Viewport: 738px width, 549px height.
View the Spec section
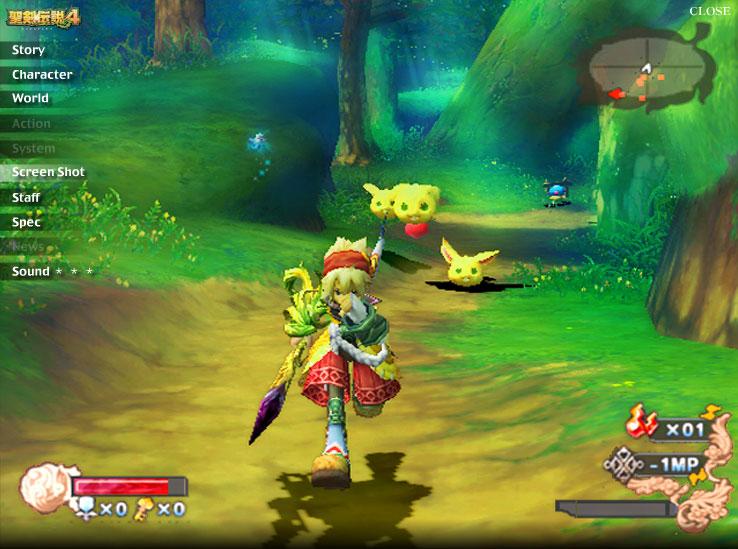(26, 222)
